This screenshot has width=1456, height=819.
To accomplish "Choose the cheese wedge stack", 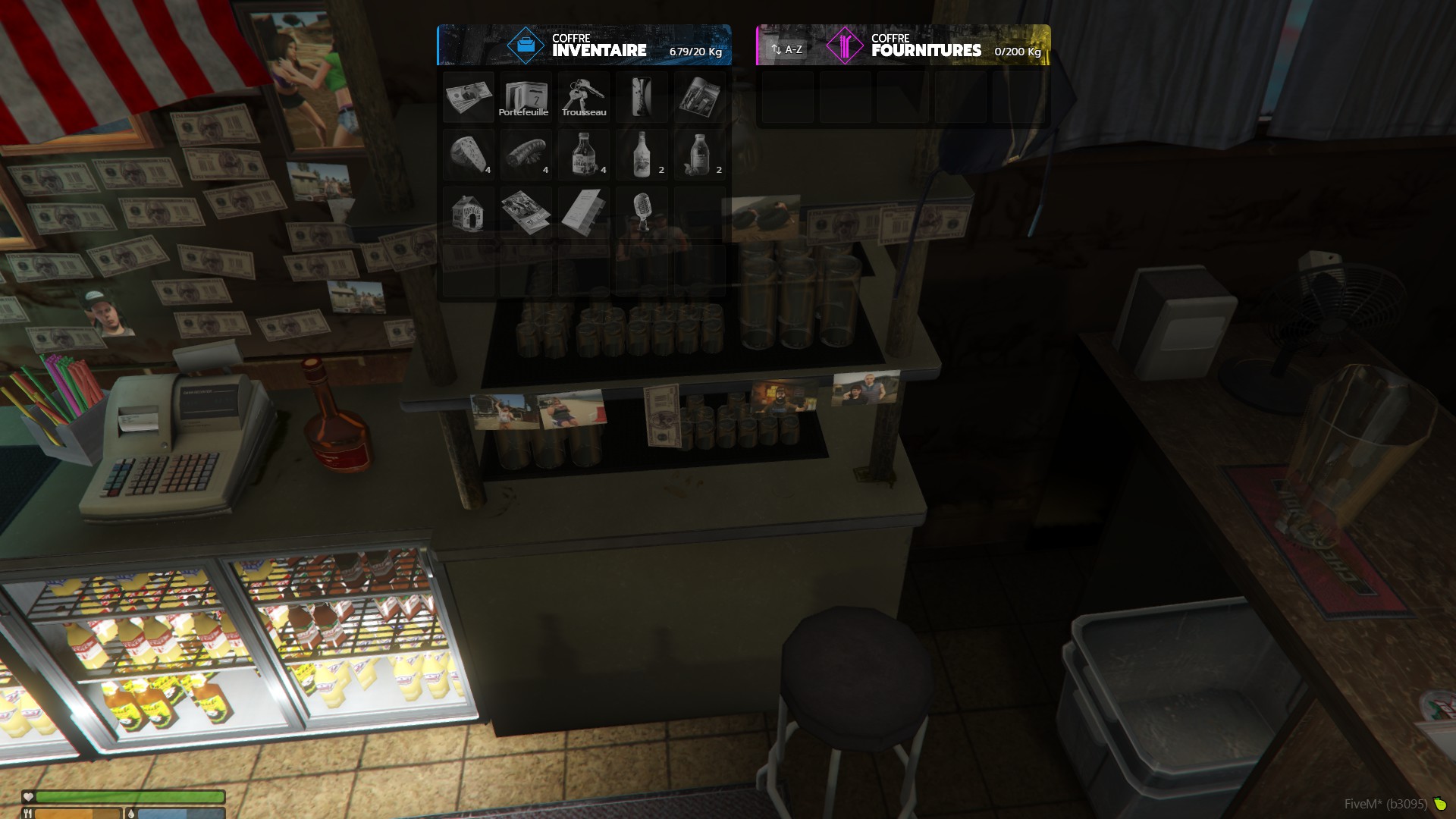I will pos(469,155).
